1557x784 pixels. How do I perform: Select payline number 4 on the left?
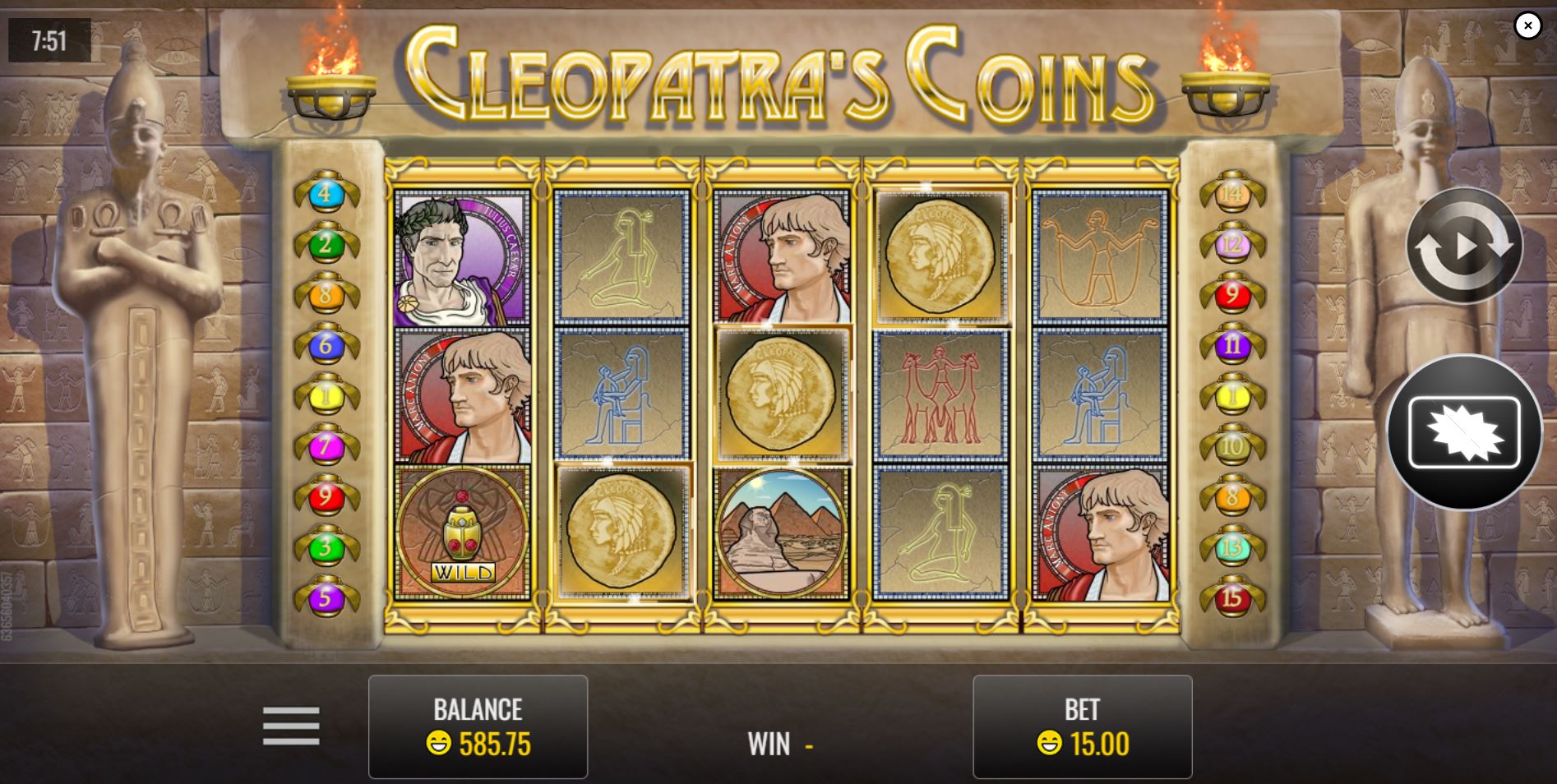pyautogui.click(x=325, y=194)
